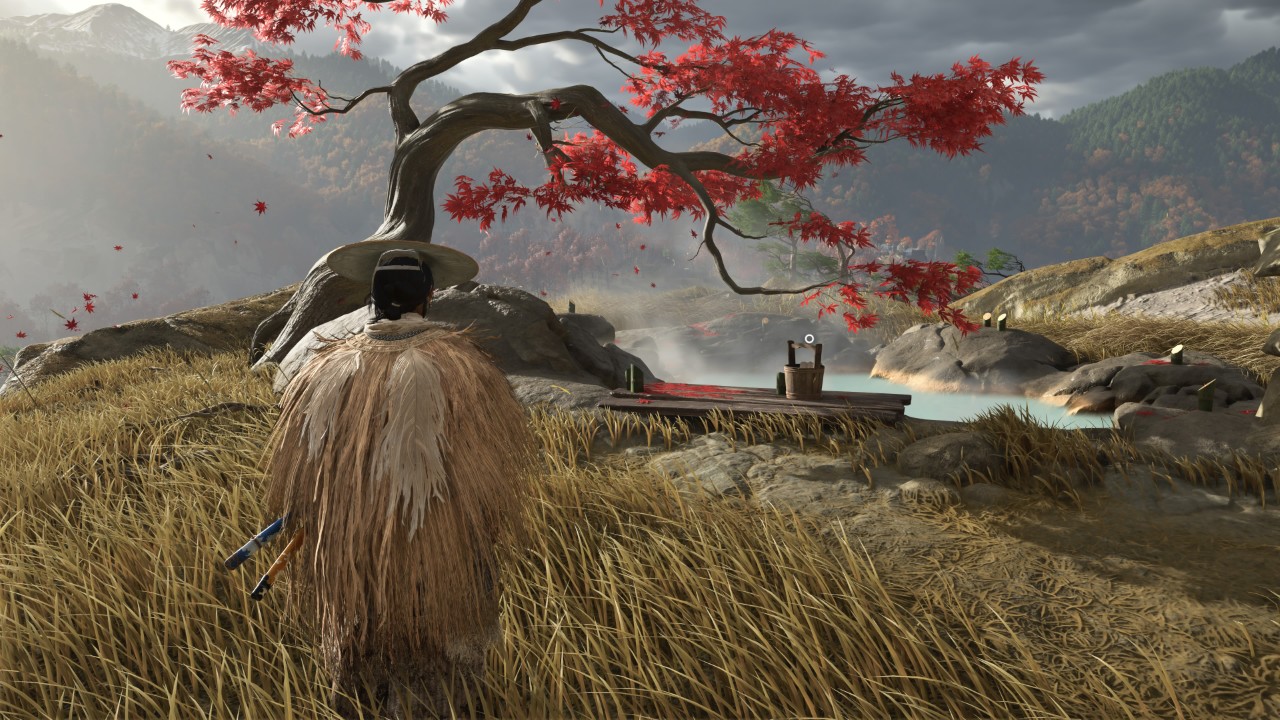Select the white circle interaction marker
The width and height of the screenshot is (1280, 720).
[x=809, y=339]
